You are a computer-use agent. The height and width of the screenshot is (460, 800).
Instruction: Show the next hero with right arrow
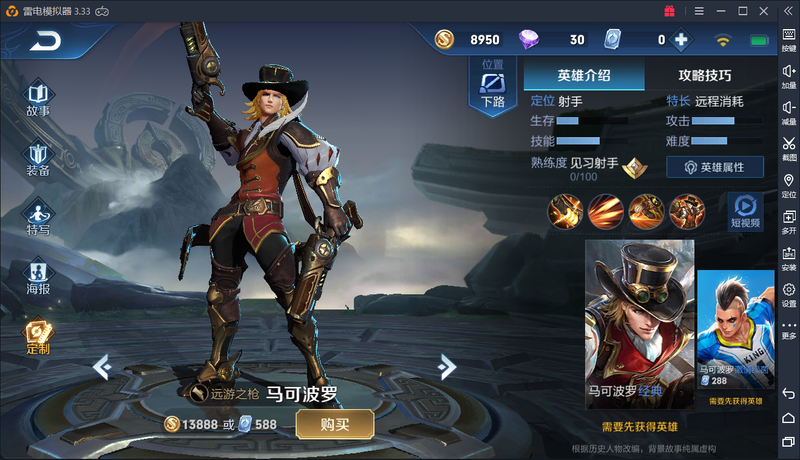447,367
